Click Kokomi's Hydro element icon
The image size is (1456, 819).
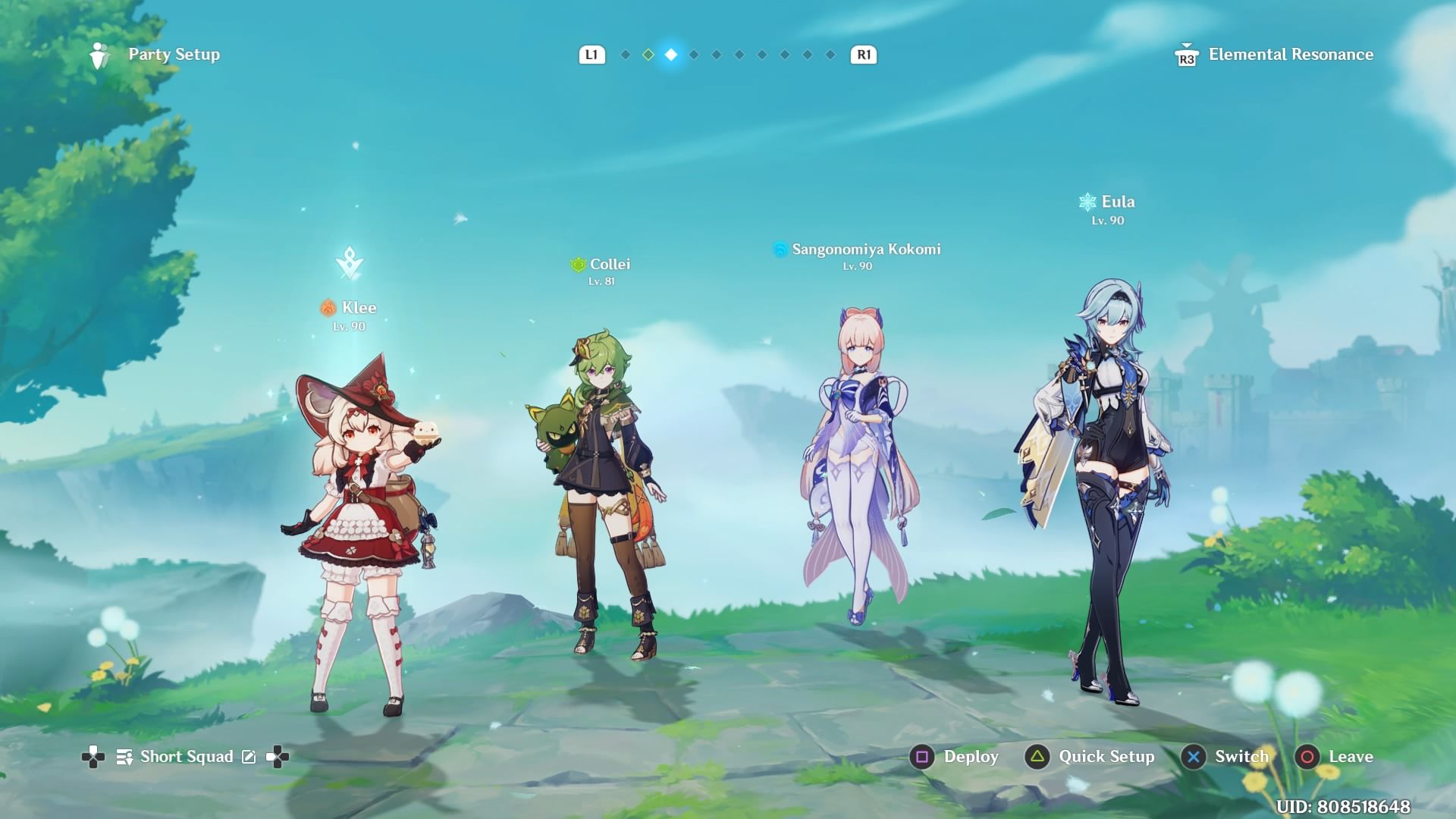click(x=778, y=248)
